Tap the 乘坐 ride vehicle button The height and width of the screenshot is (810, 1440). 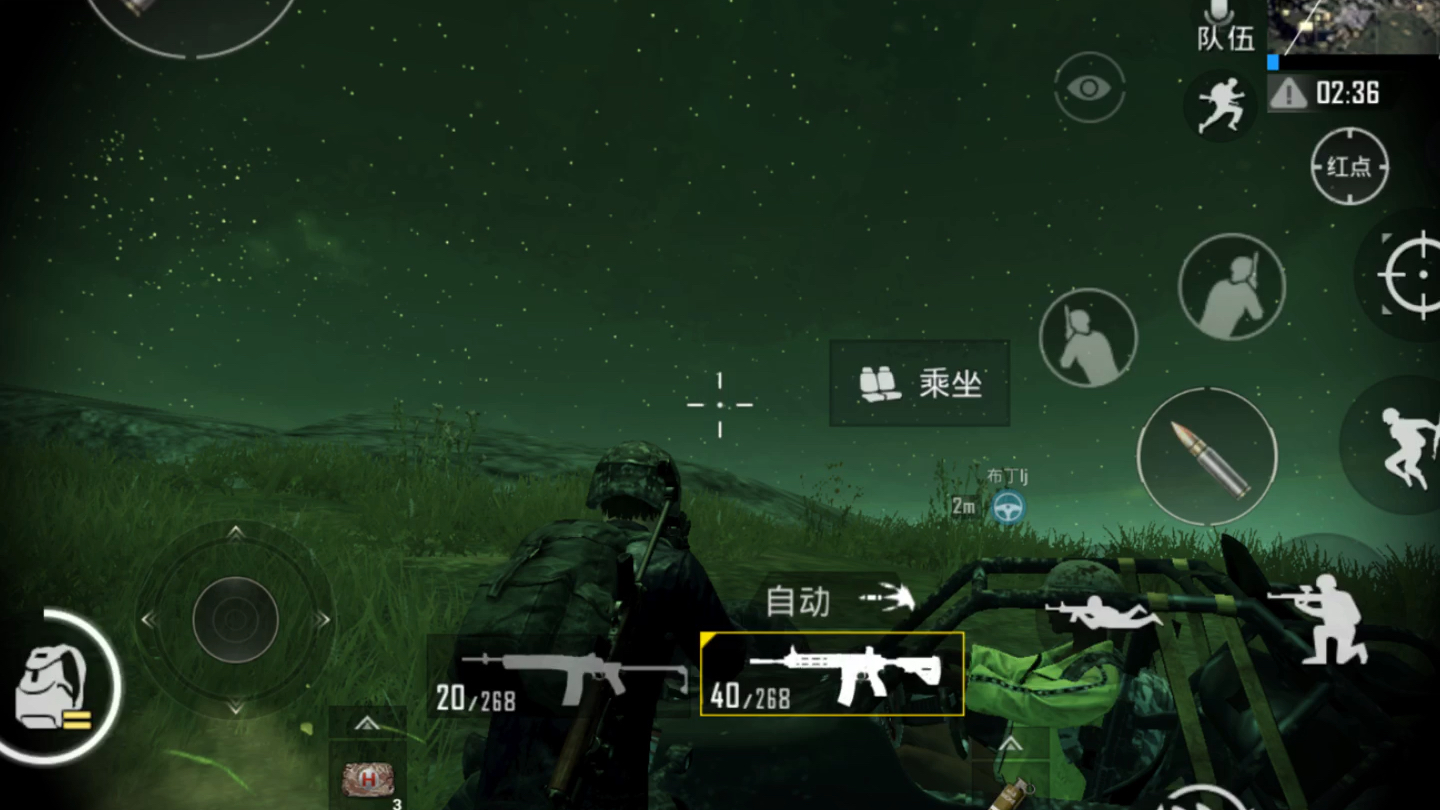(919, 383)
